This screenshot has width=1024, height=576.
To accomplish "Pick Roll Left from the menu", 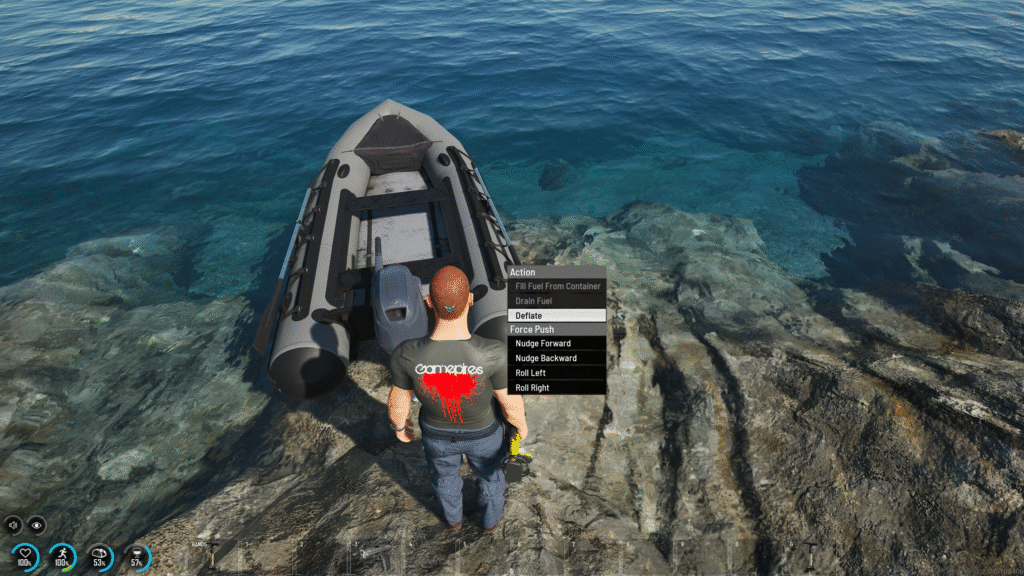I will 556,372.
